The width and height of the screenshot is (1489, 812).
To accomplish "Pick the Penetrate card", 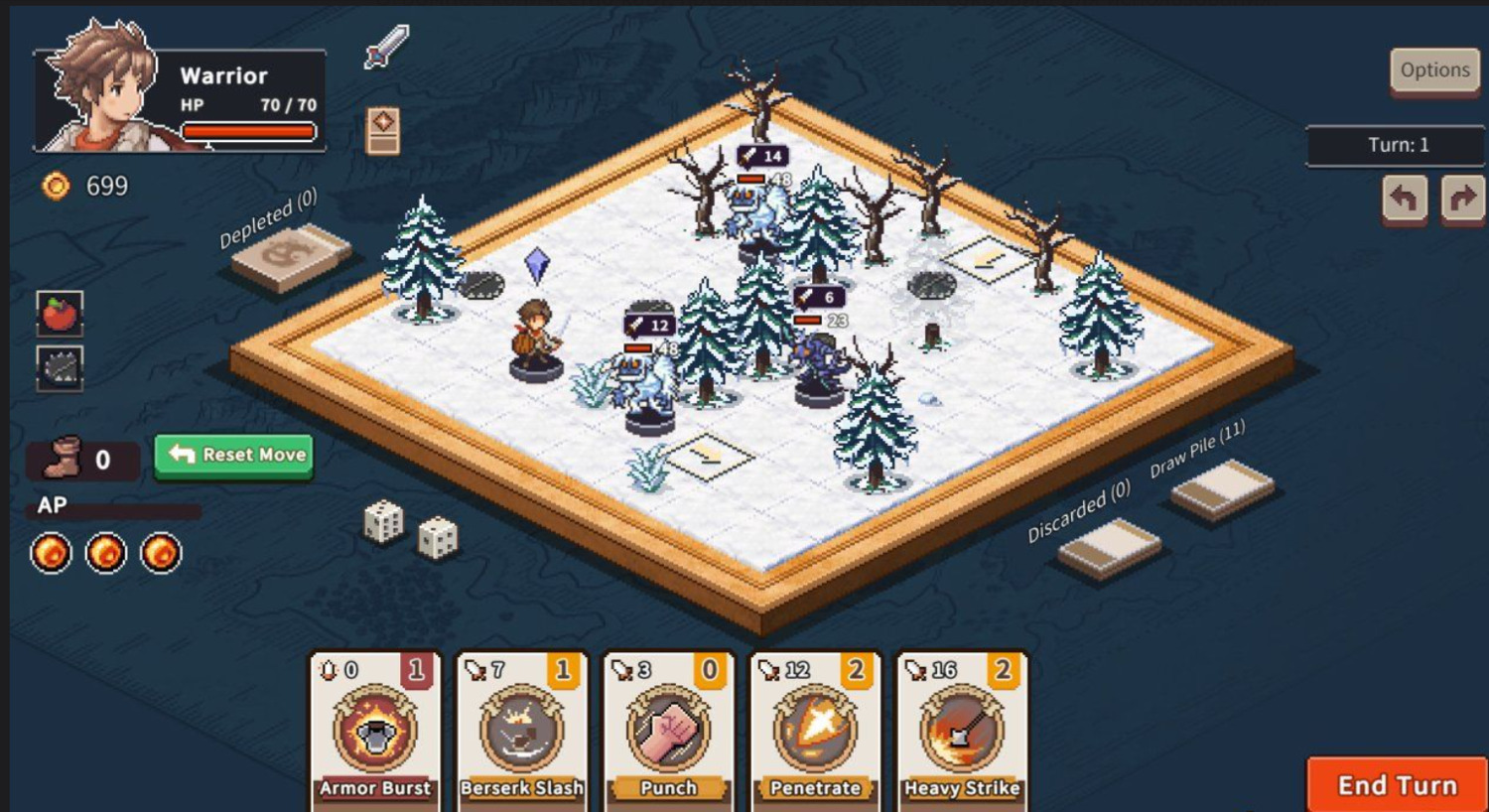I will point(815,732).
